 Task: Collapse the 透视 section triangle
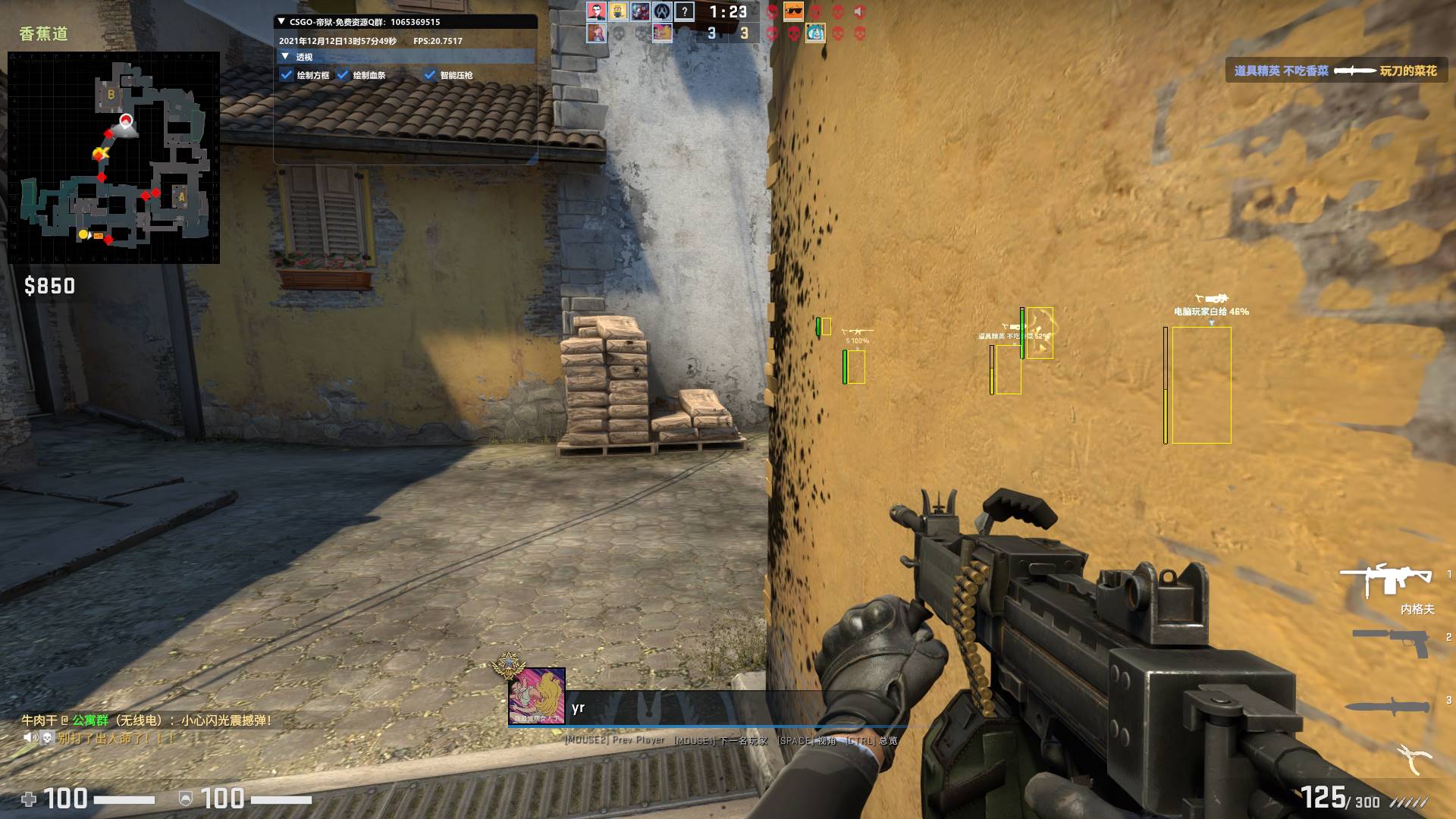pos(284,56)
